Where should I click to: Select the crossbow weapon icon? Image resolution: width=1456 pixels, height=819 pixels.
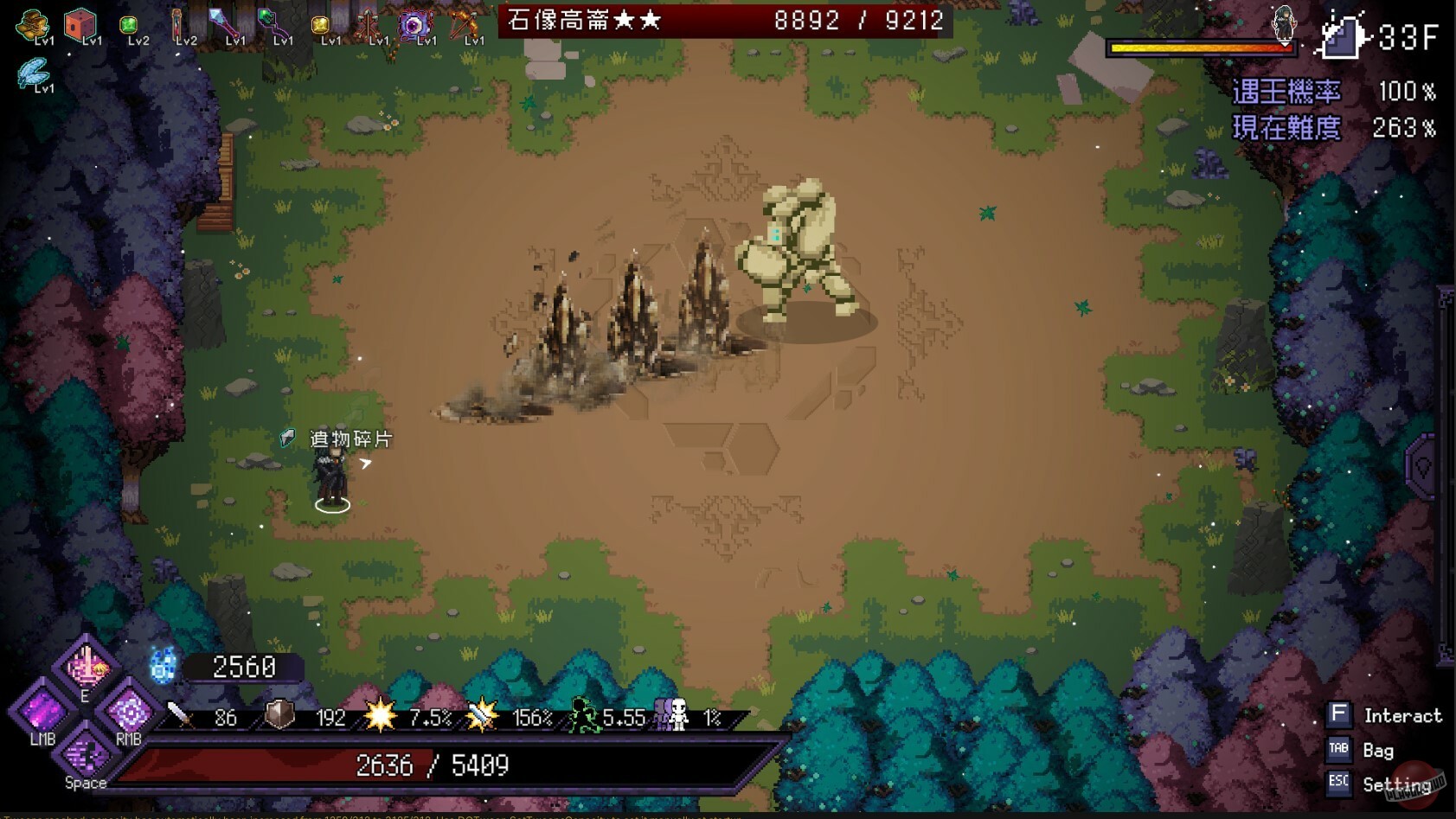465,24
